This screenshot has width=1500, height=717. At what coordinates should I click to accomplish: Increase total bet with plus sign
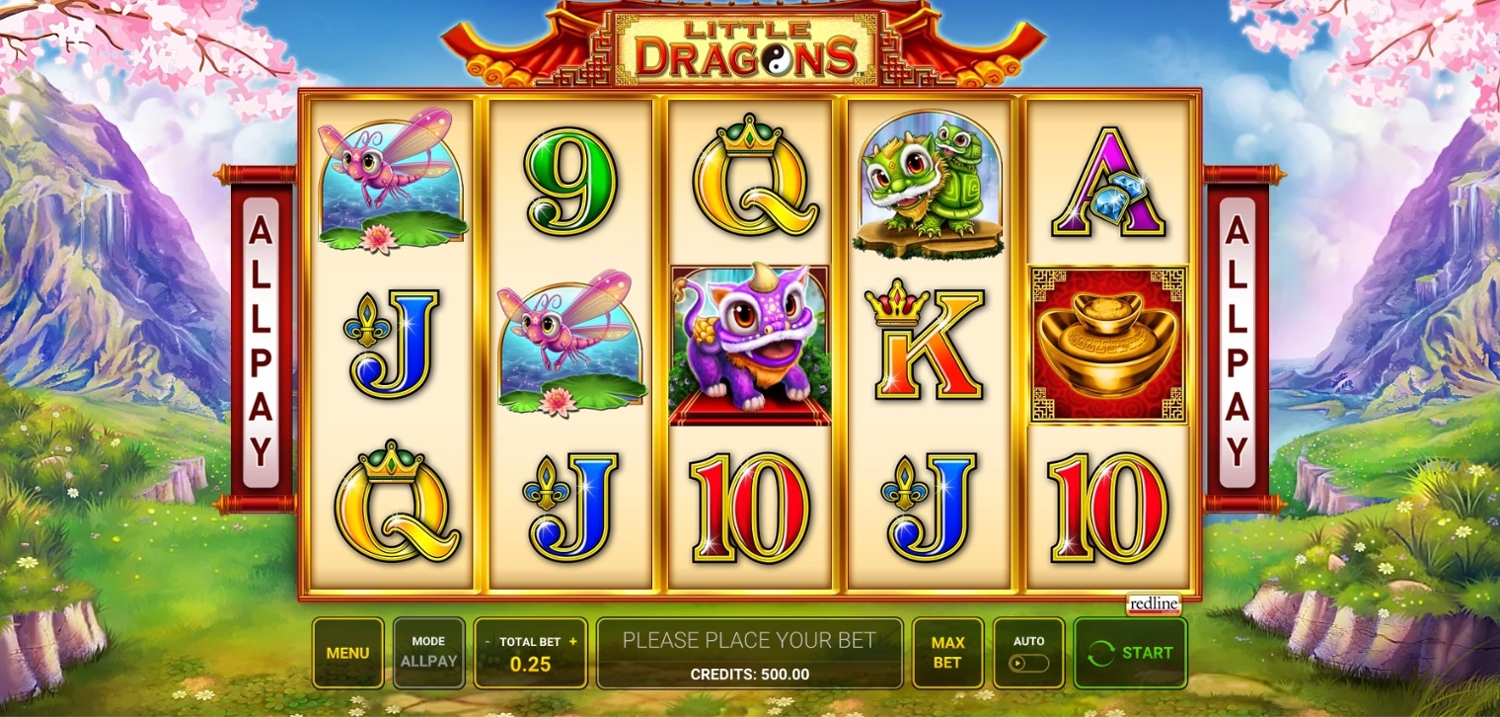573,642
